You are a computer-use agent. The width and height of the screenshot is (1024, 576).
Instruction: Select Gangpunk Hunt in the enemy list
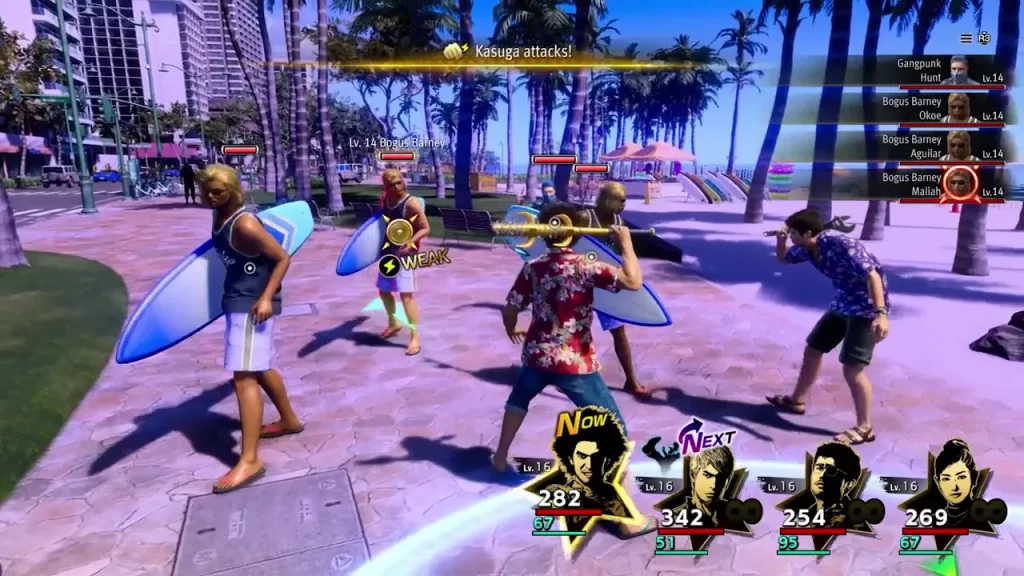(930, 71)
